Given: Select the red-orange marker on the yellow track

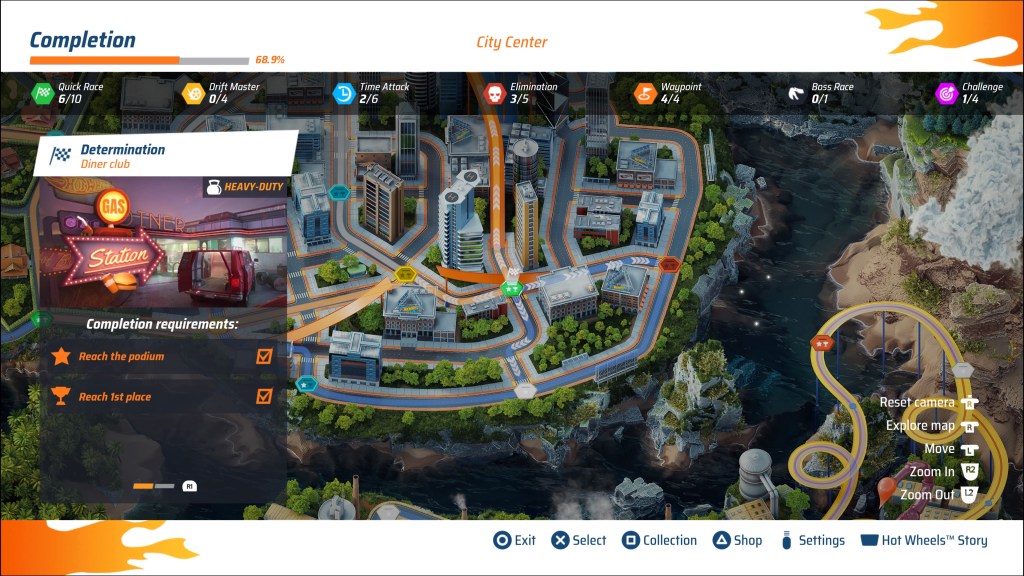Looking at the screenshot, I should coord(822,344).
